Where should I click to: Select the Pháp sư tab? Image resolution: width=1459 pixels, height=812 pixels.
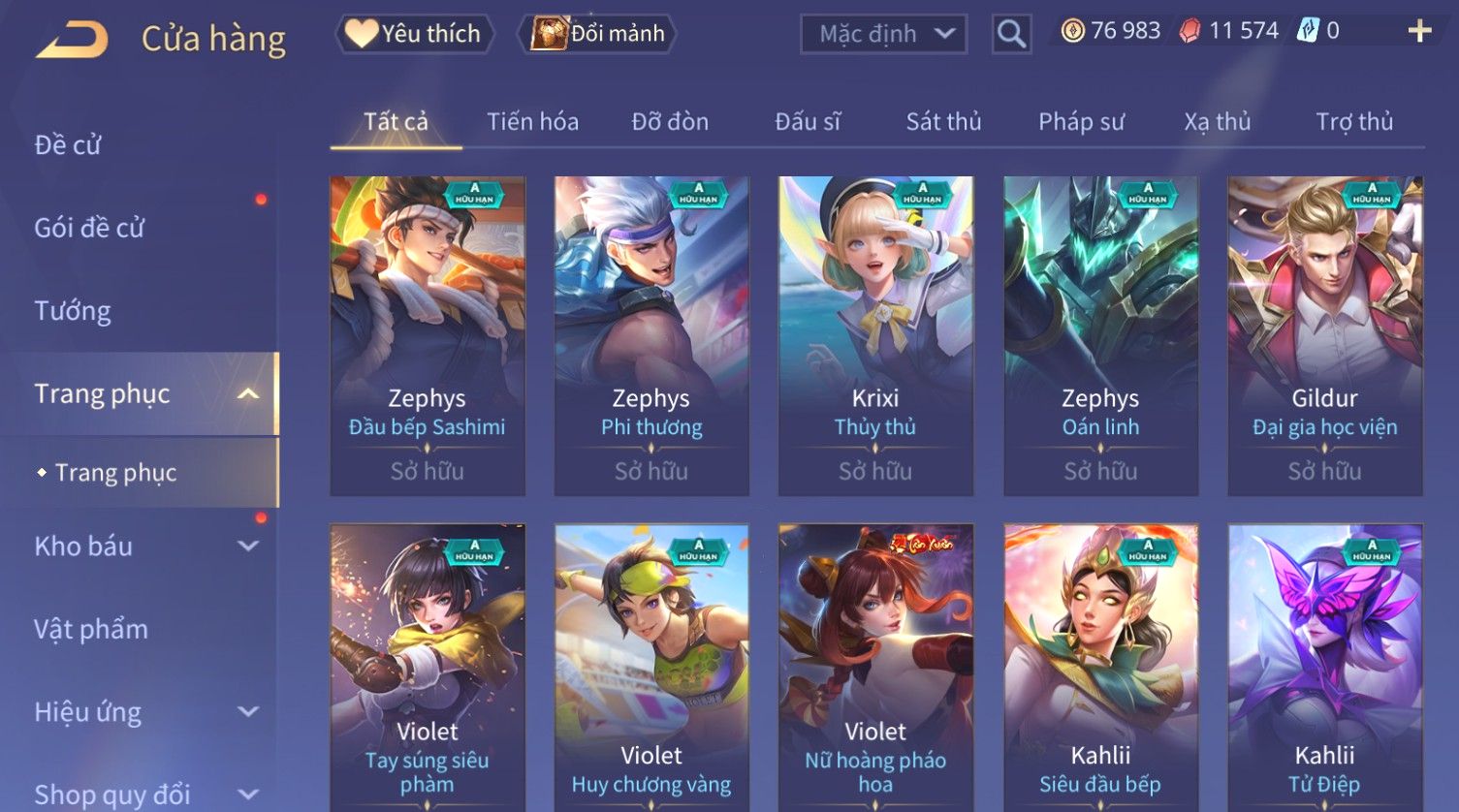[1081, 122]
